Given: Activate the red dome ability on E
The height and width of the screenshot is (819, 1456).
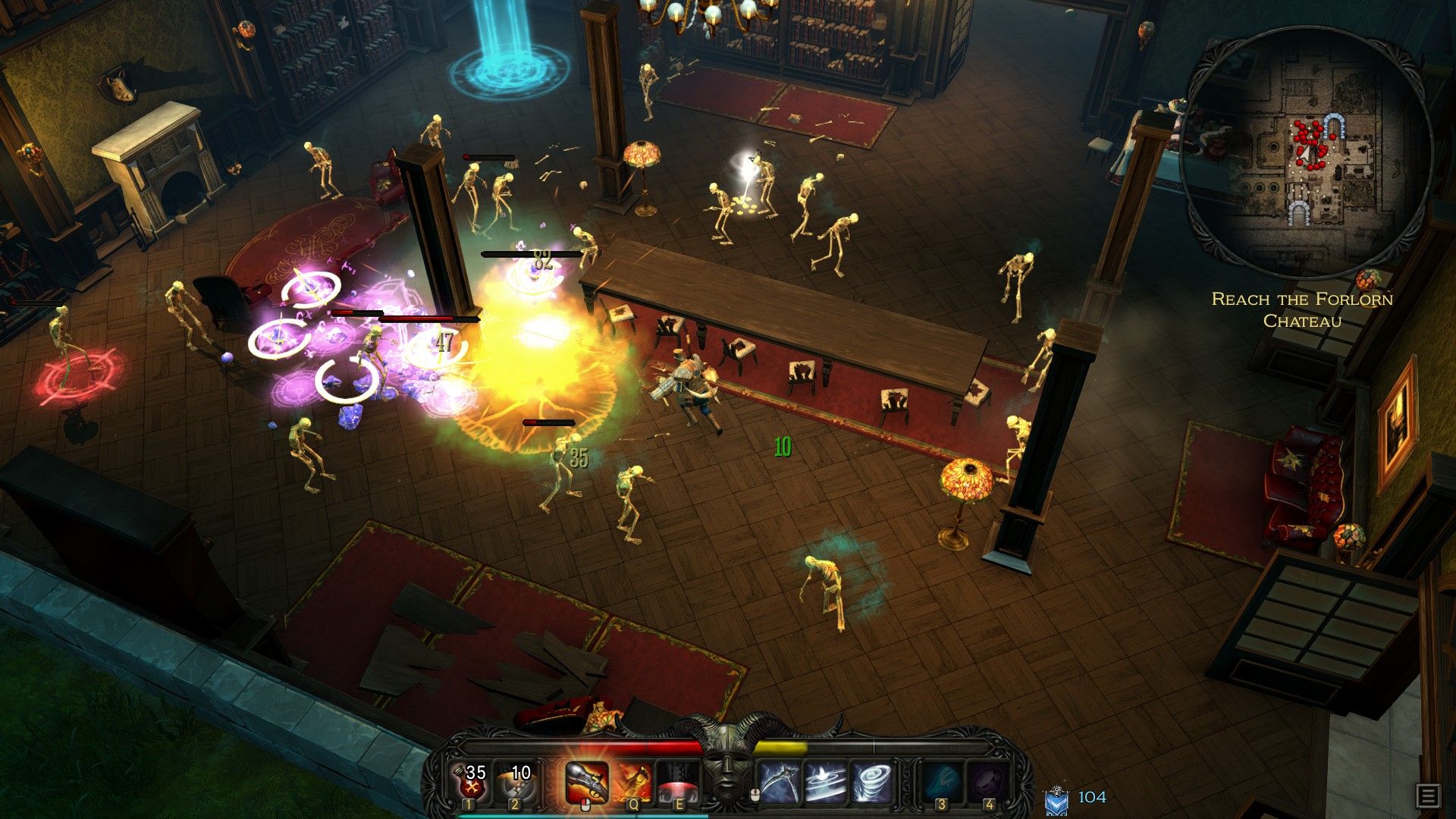Looking at the screenshot, I should pyautogui.click(x=677, y=782).
